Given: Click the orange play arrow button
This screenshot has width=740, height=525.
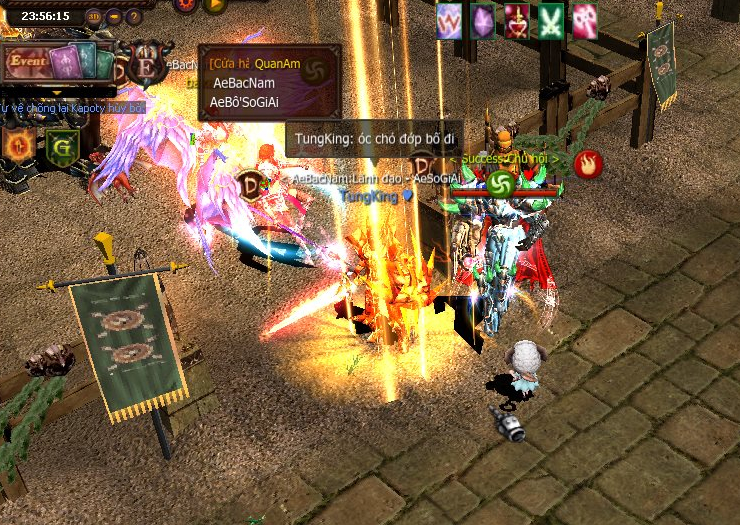Looking at the screenshot, I should [214, 5].
